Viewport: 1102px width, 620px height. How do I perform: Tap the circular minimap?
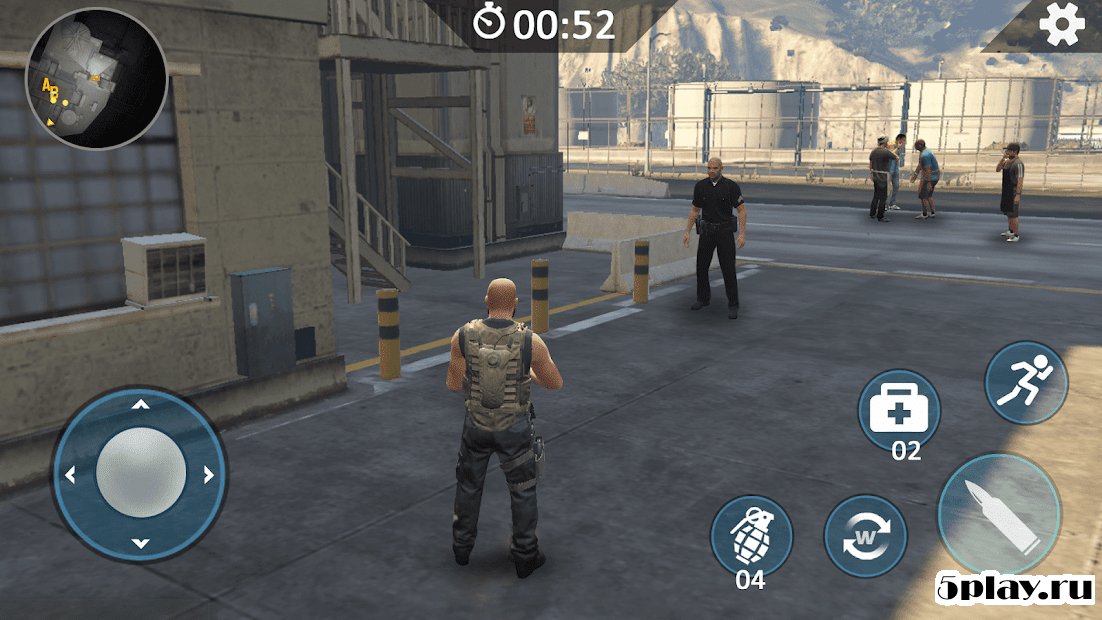tap(96, 78)
